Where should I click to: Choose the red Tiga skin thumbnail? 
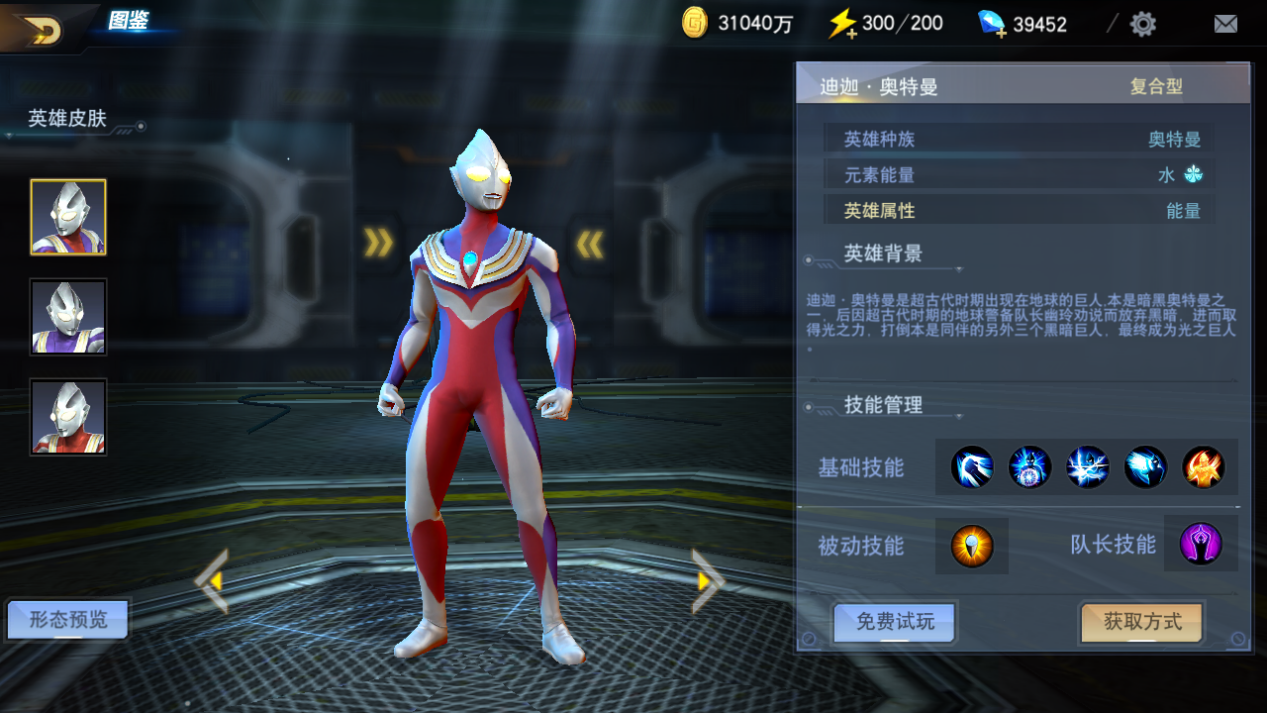[x=68, y=417]
